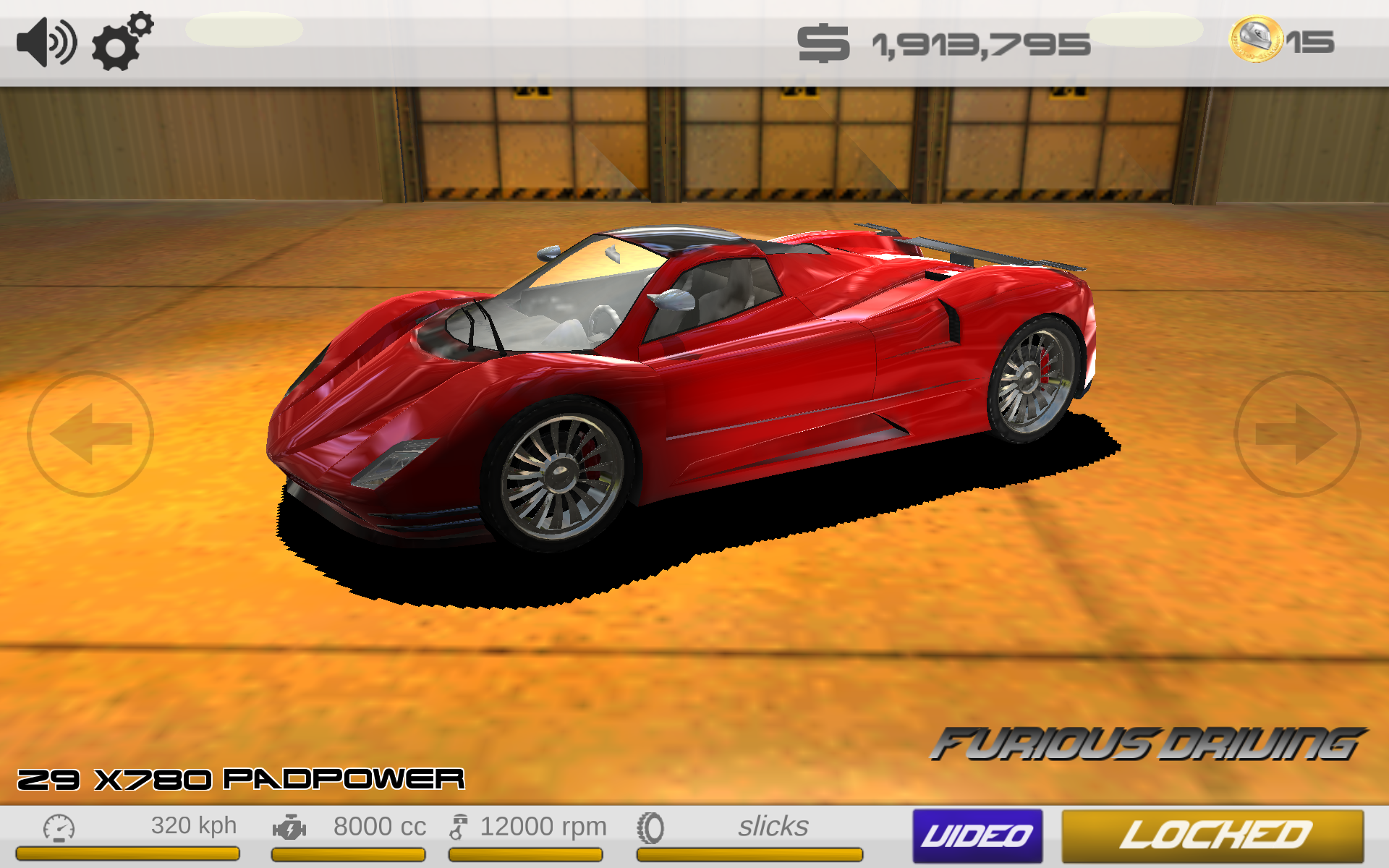Select the engine icon beside 8000 cc

pos(289,825)
